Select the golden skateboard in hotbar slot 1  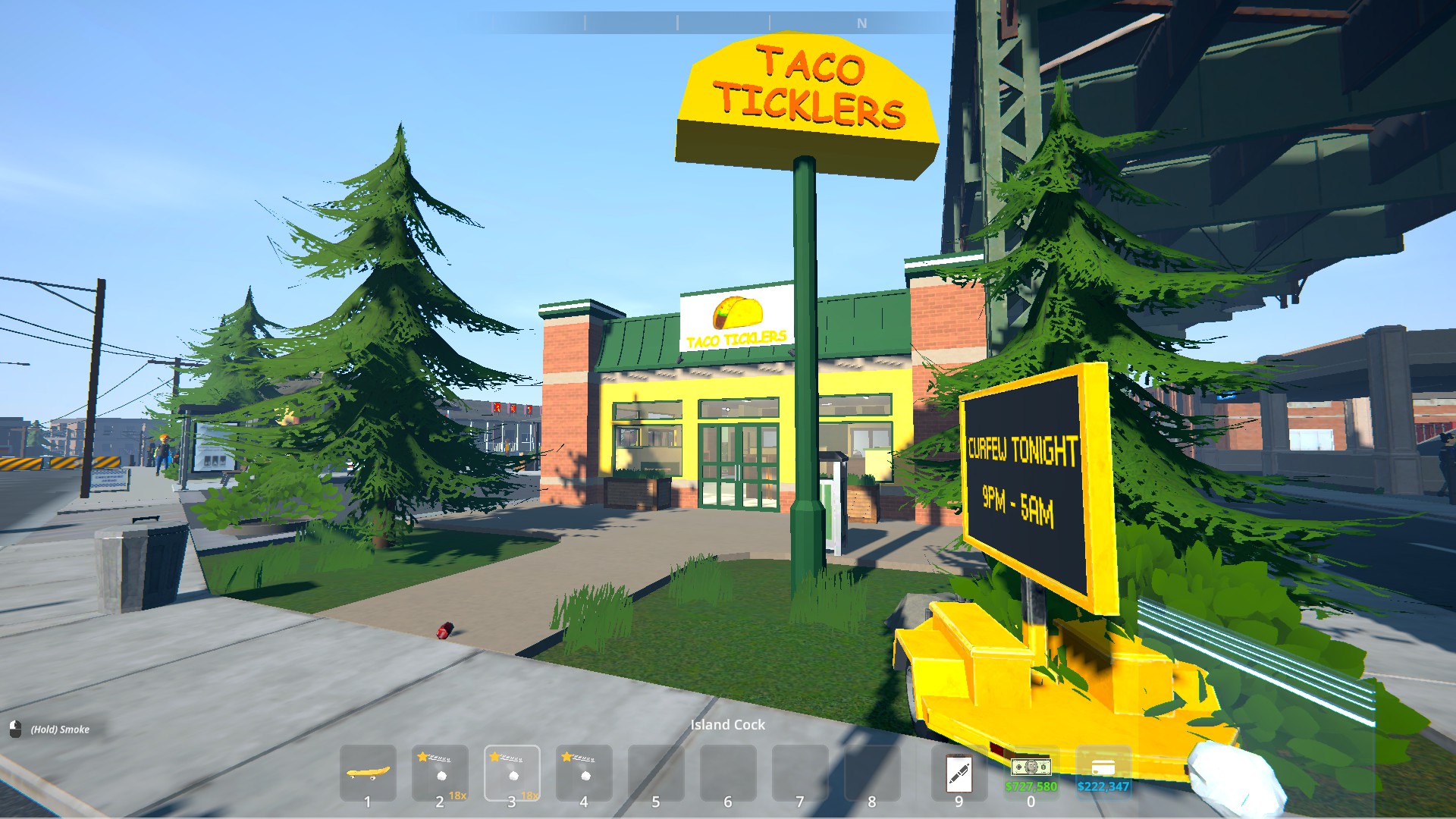[x=368, y=773]
